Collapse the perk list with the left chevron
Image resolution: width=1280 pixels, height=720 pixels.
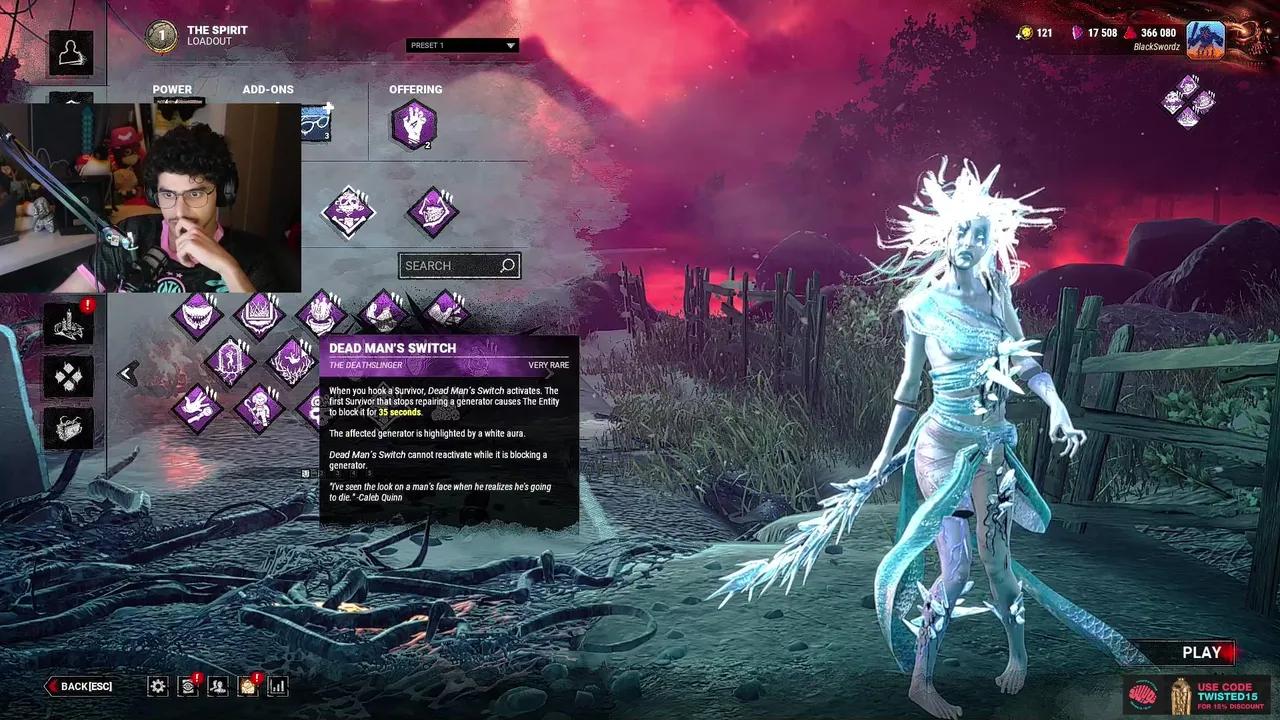click(x=126, y=372)
